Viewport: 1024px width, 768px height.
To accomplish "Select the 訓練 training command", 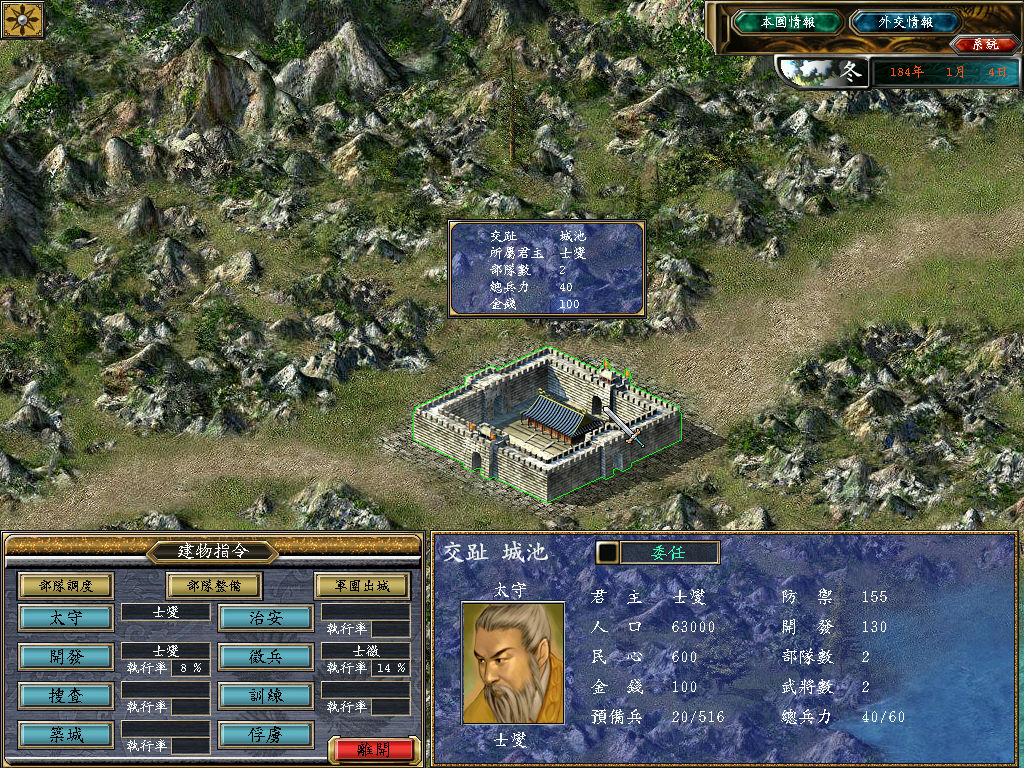I will click(x=266, y=695).
